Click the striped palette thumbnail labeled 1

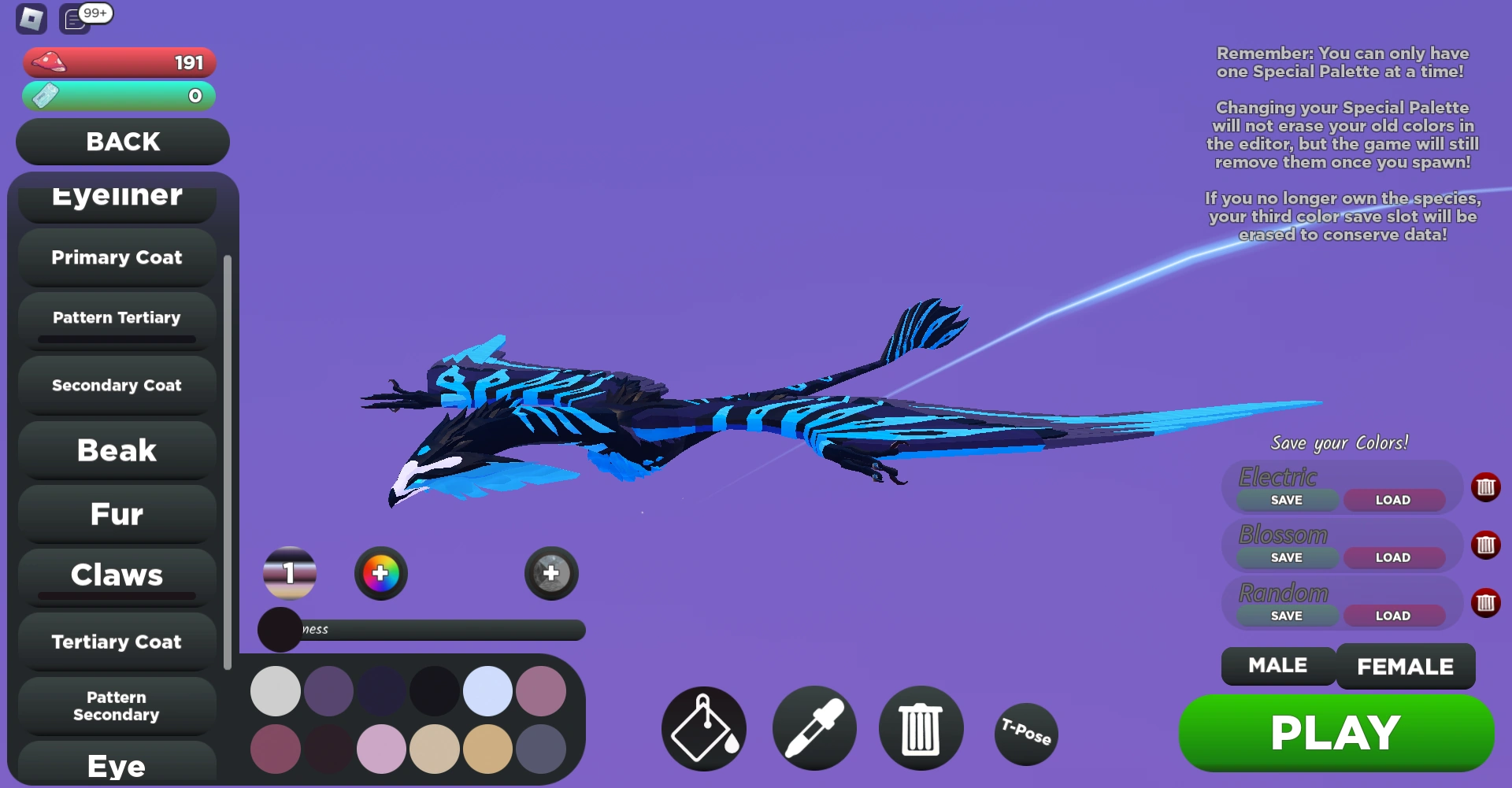tap(288, 573)
